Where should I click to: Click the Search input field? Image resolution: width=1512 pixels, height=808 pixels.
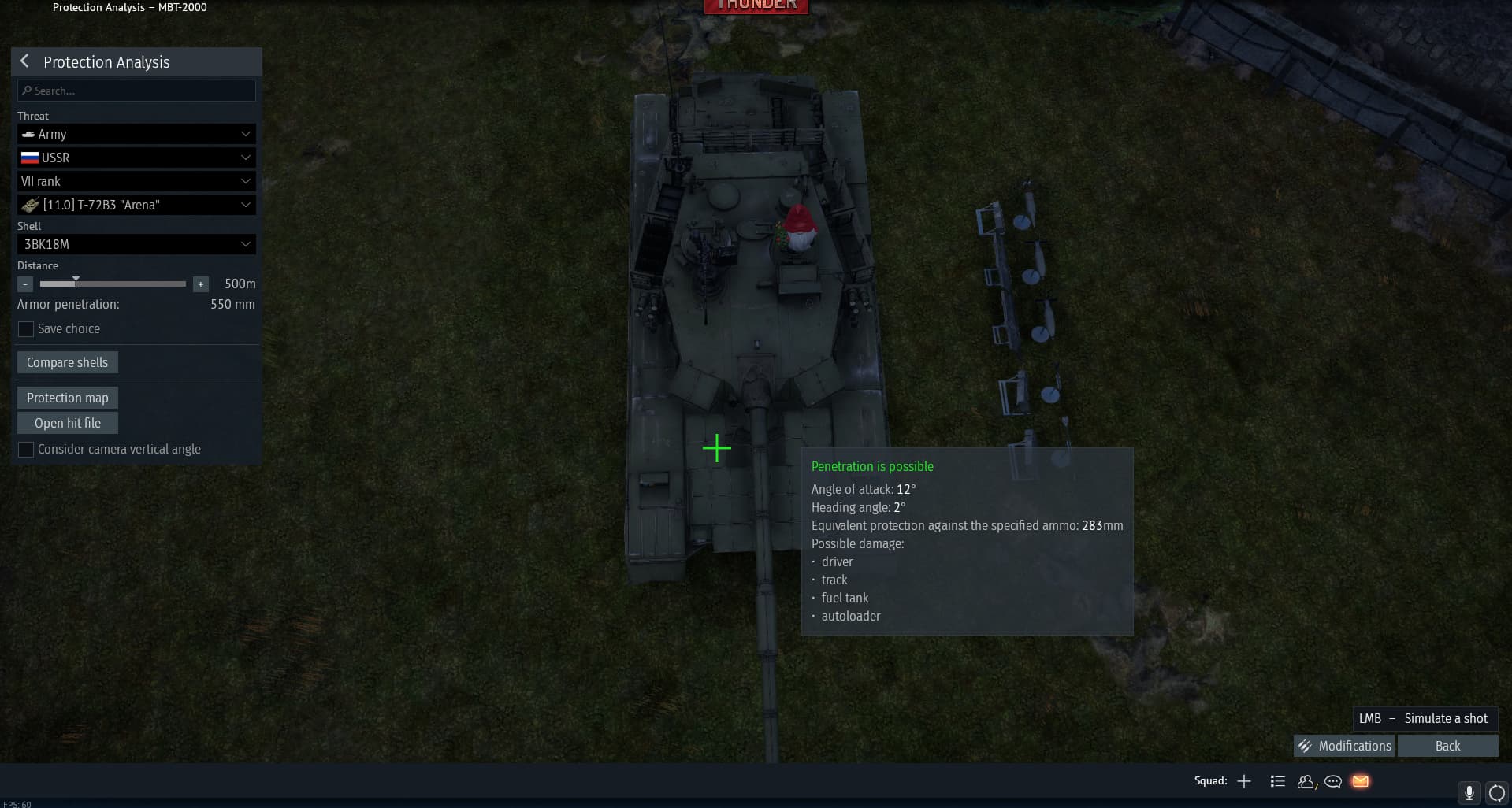[x=136, y=91]
